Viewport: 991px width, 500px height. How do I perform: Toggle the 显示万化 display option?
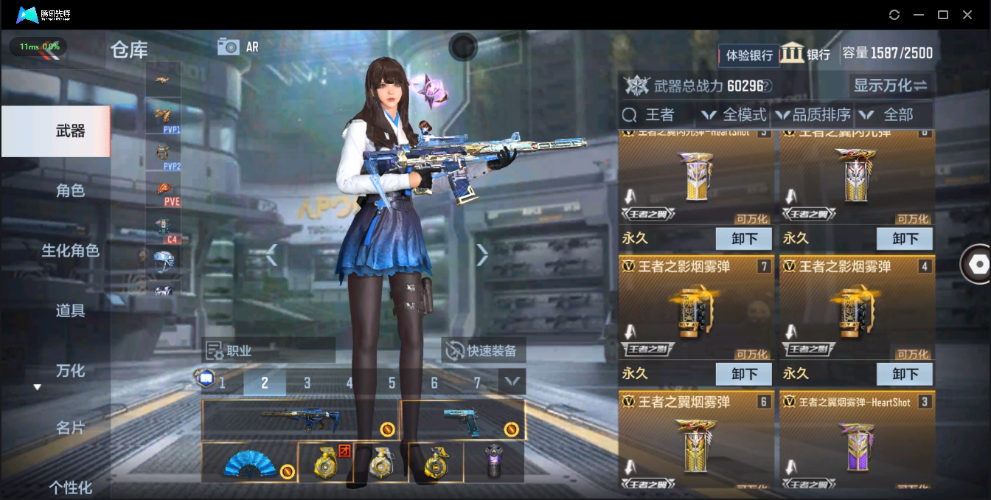tap(889, 85)
